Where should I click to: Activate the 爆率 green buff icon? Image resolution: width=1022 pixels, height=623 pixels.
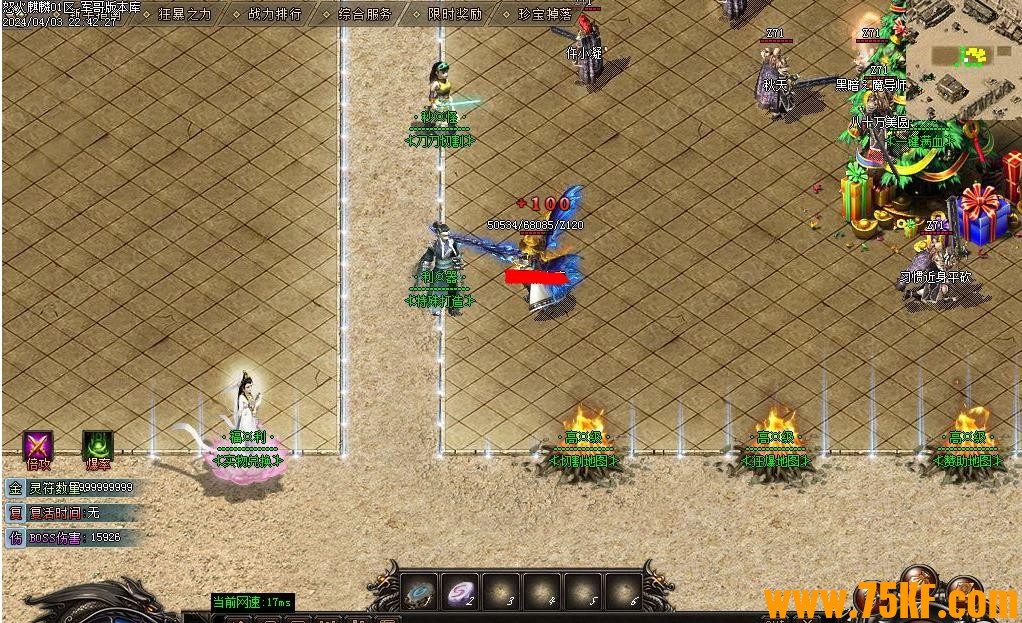point(97,446)
